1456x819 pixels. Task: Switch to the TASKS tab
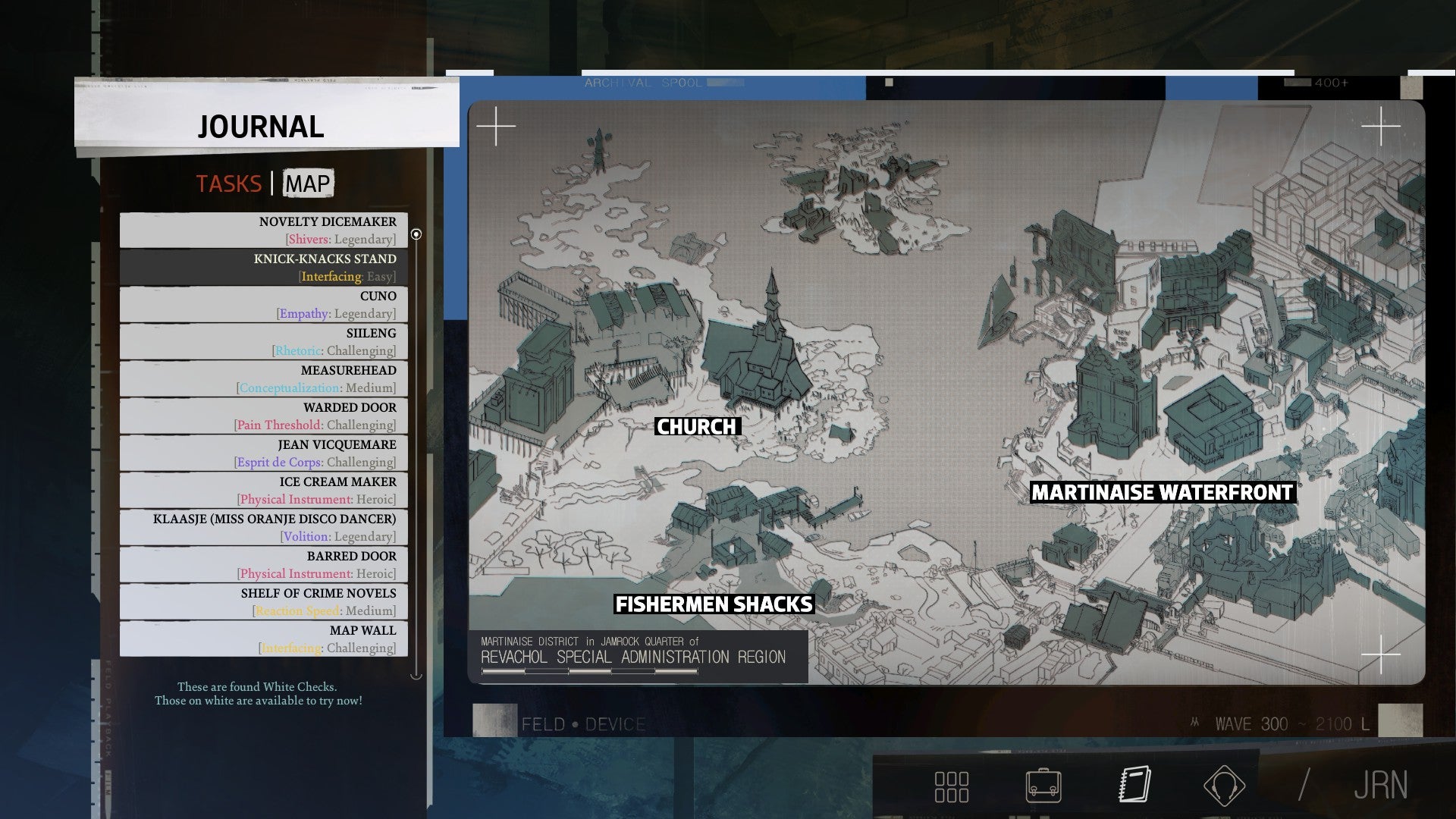tap(229, 184)
